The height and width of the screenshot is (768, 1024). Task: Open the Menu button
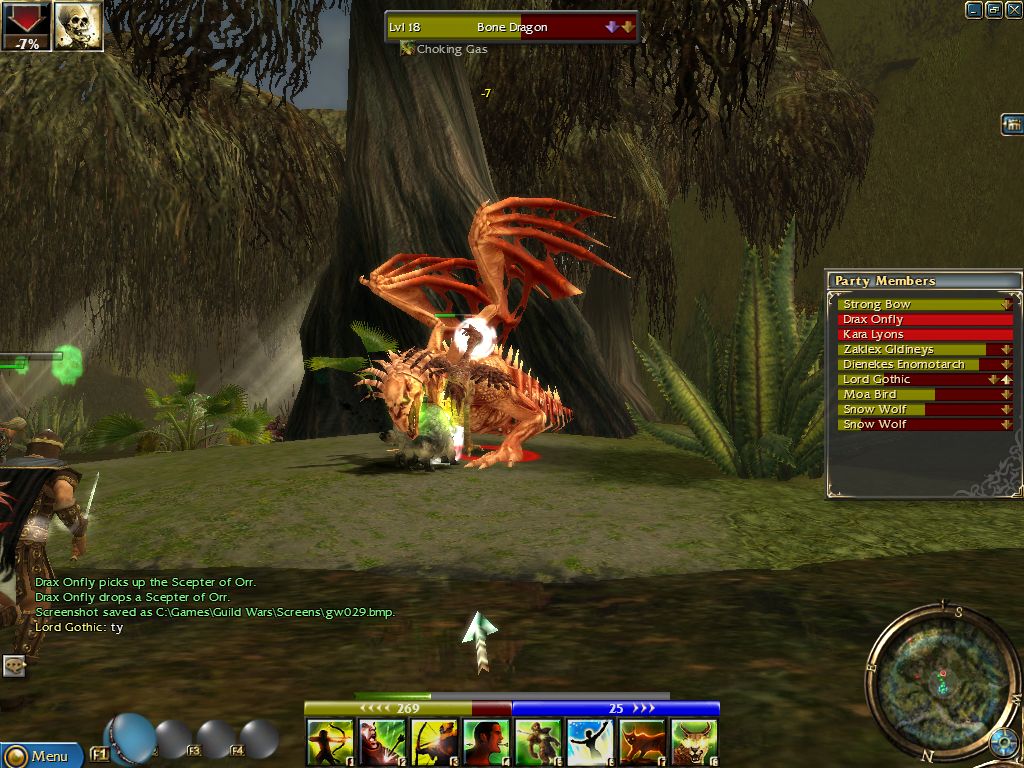coord(40,756)
